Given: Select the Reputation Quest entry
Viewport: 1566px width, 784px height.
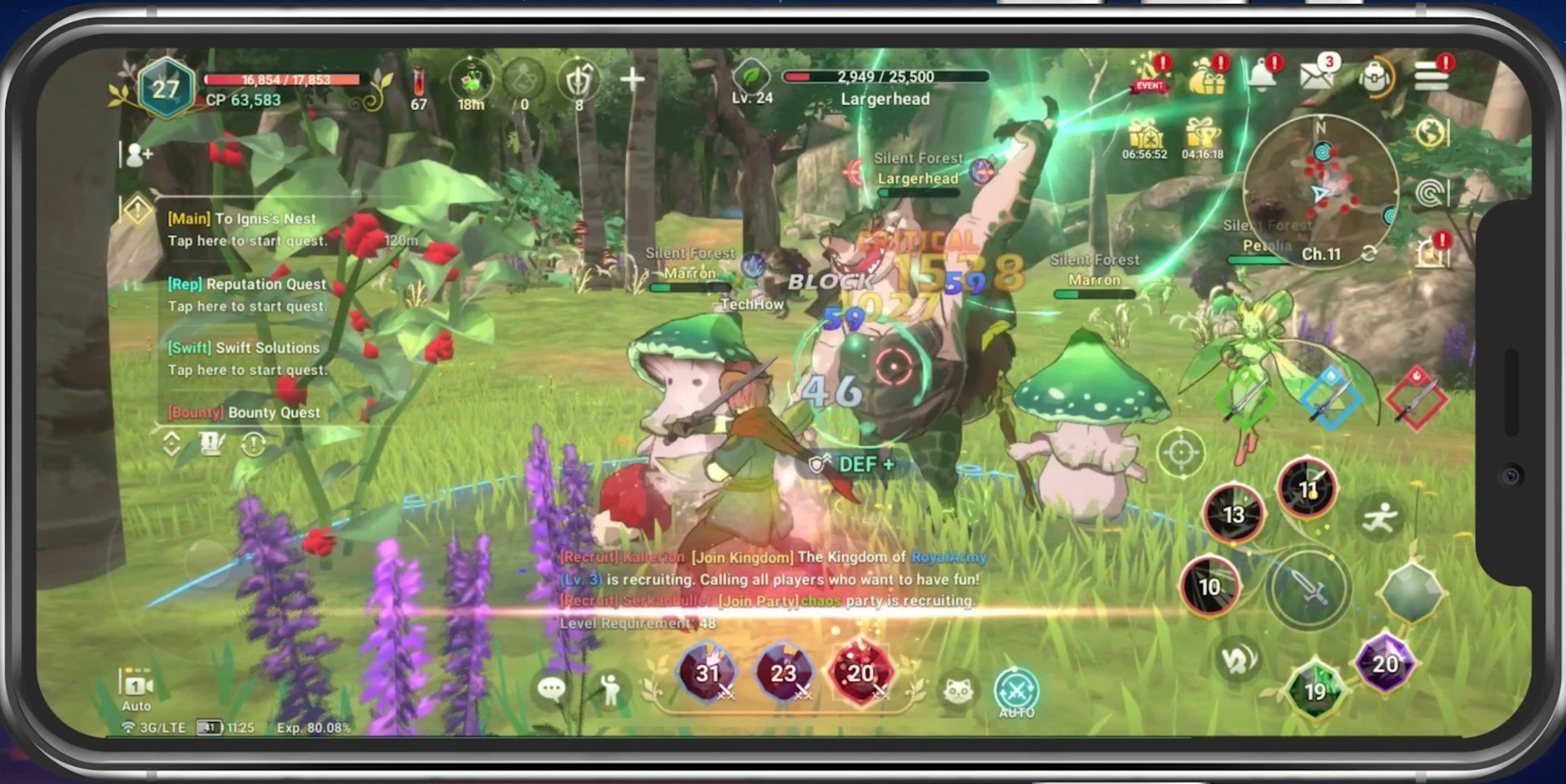Looking at the screenshot, I should [247, 295].
